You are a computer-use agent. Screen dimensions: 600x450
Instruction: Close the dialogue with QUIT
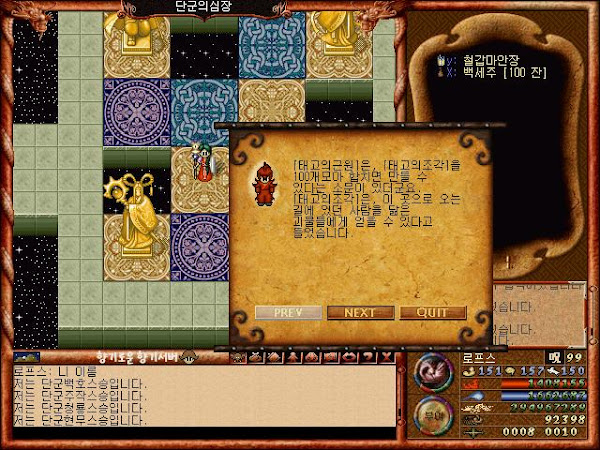433,312
